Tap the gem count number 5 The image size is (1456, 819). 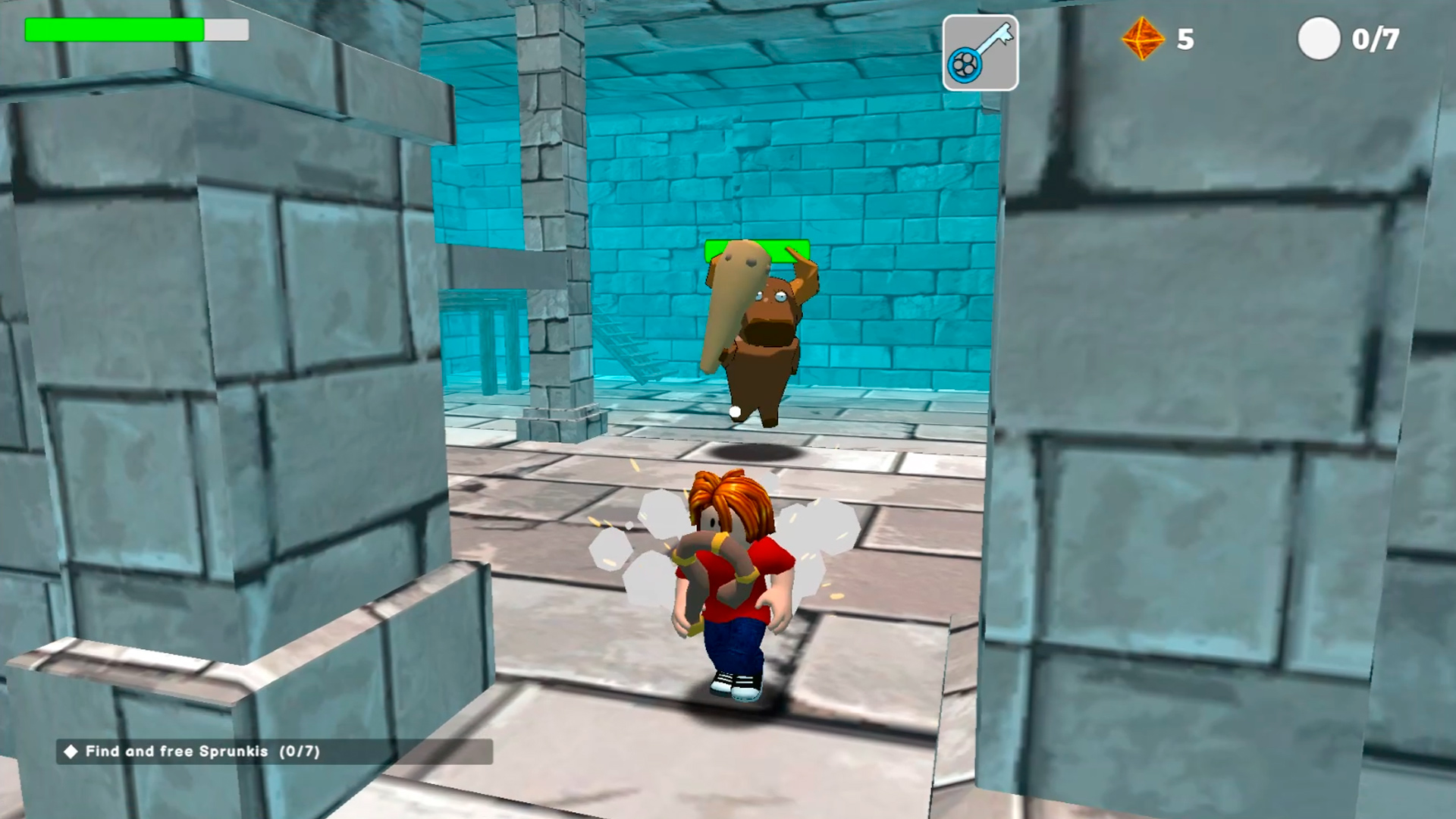click(1185, 39)
